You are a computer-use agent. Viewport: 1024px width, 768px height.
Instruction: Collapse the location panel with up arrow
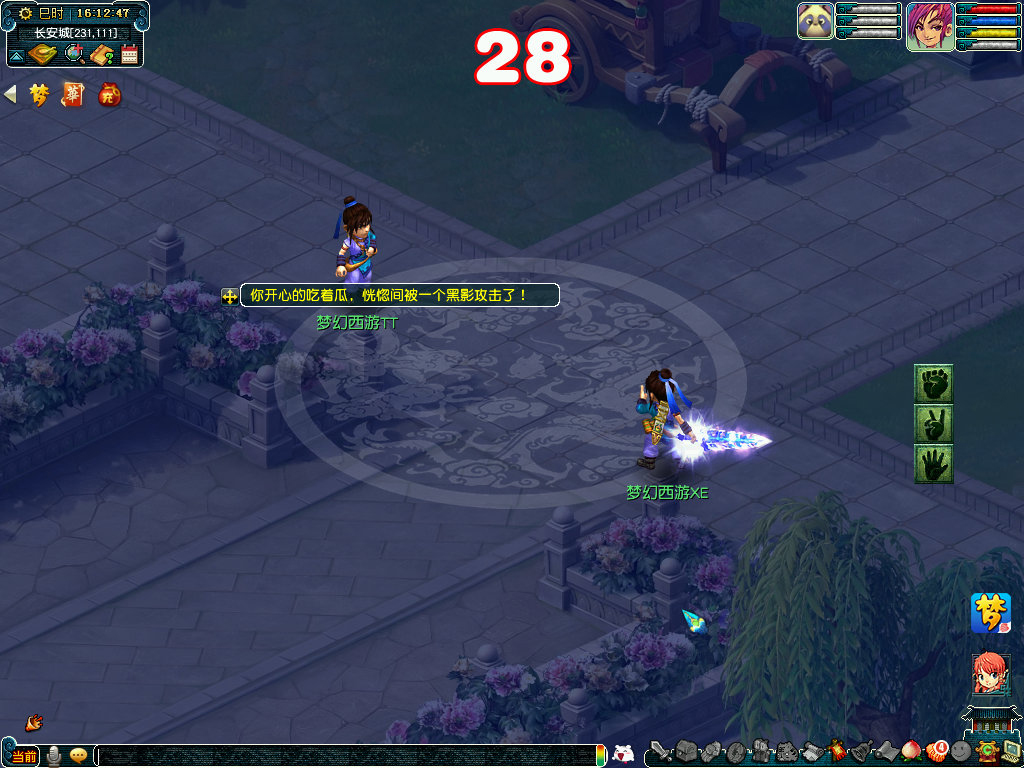click(x=17, y=54)
